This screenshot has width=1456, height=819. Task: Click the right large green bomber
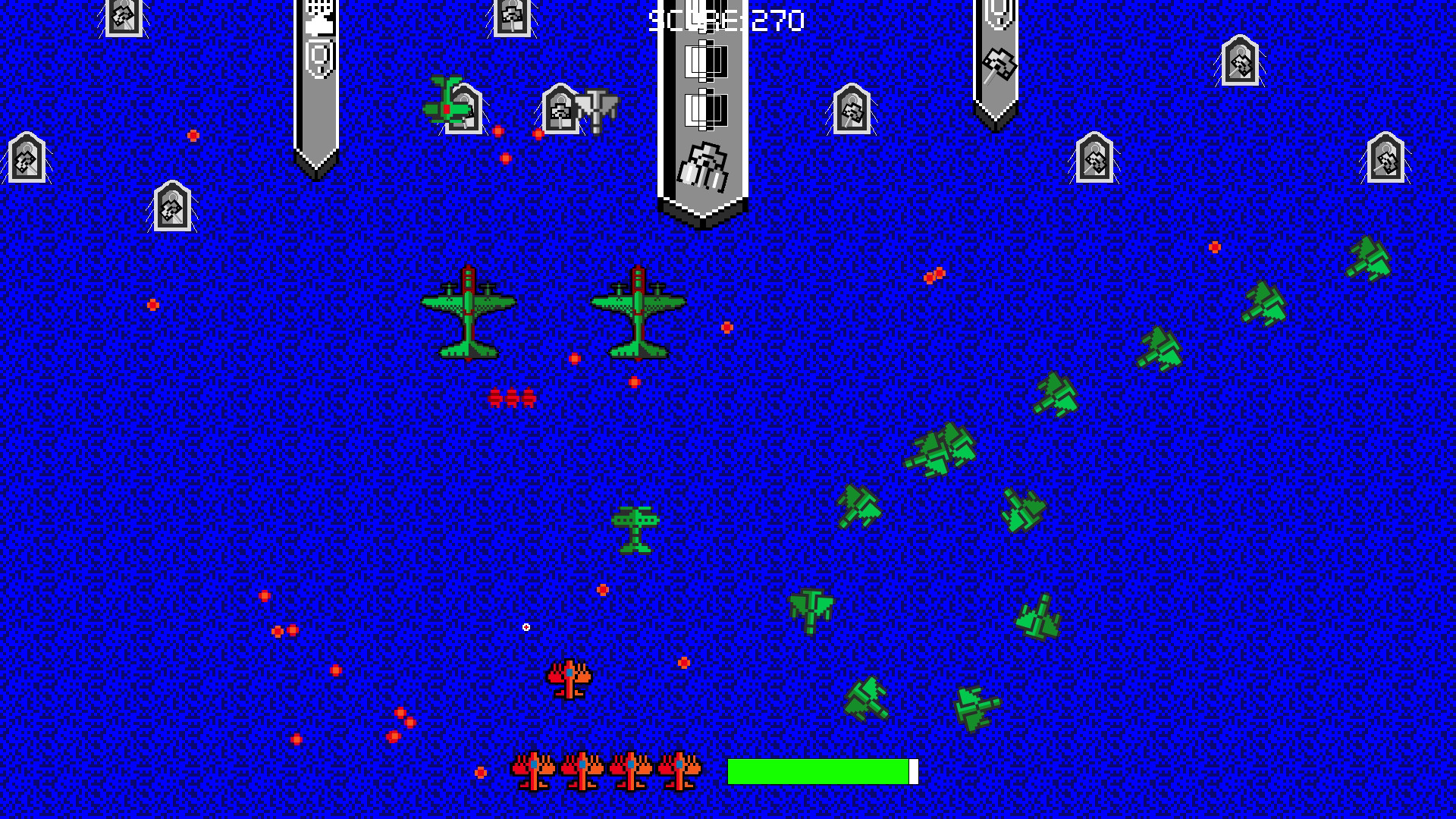coord(637,311)
